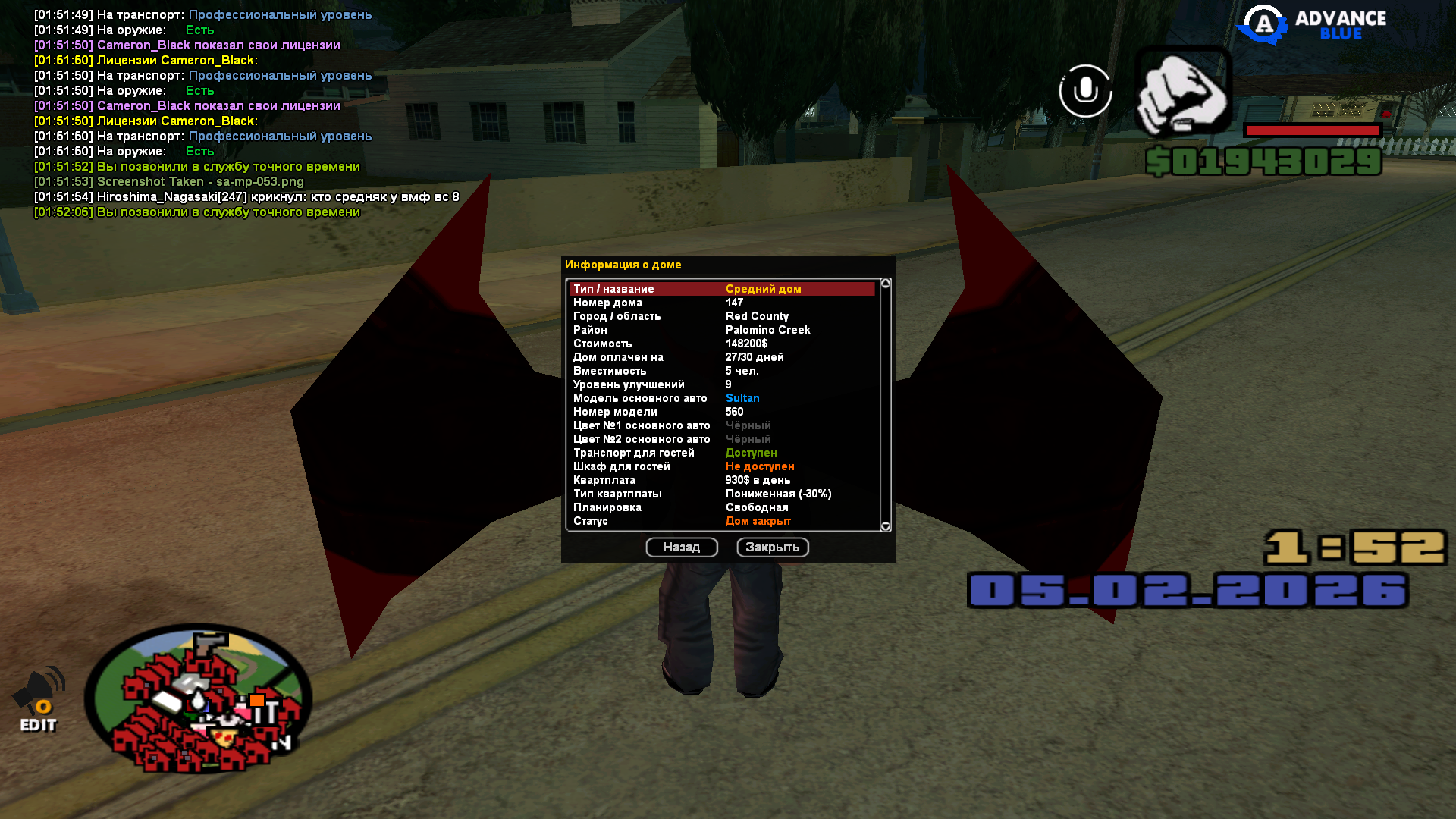
Task: Pick the Стоимость row
Action: coord(720,344)
